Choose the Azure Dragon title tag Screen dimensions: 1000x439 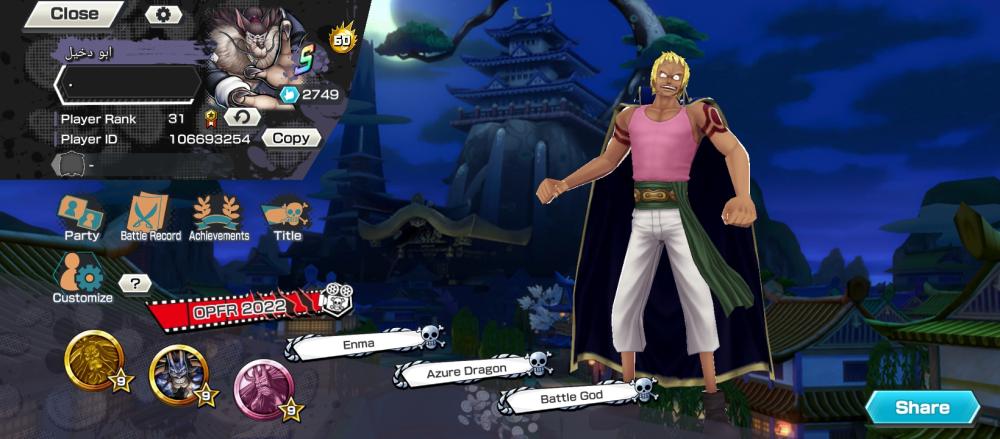(465, 370)
